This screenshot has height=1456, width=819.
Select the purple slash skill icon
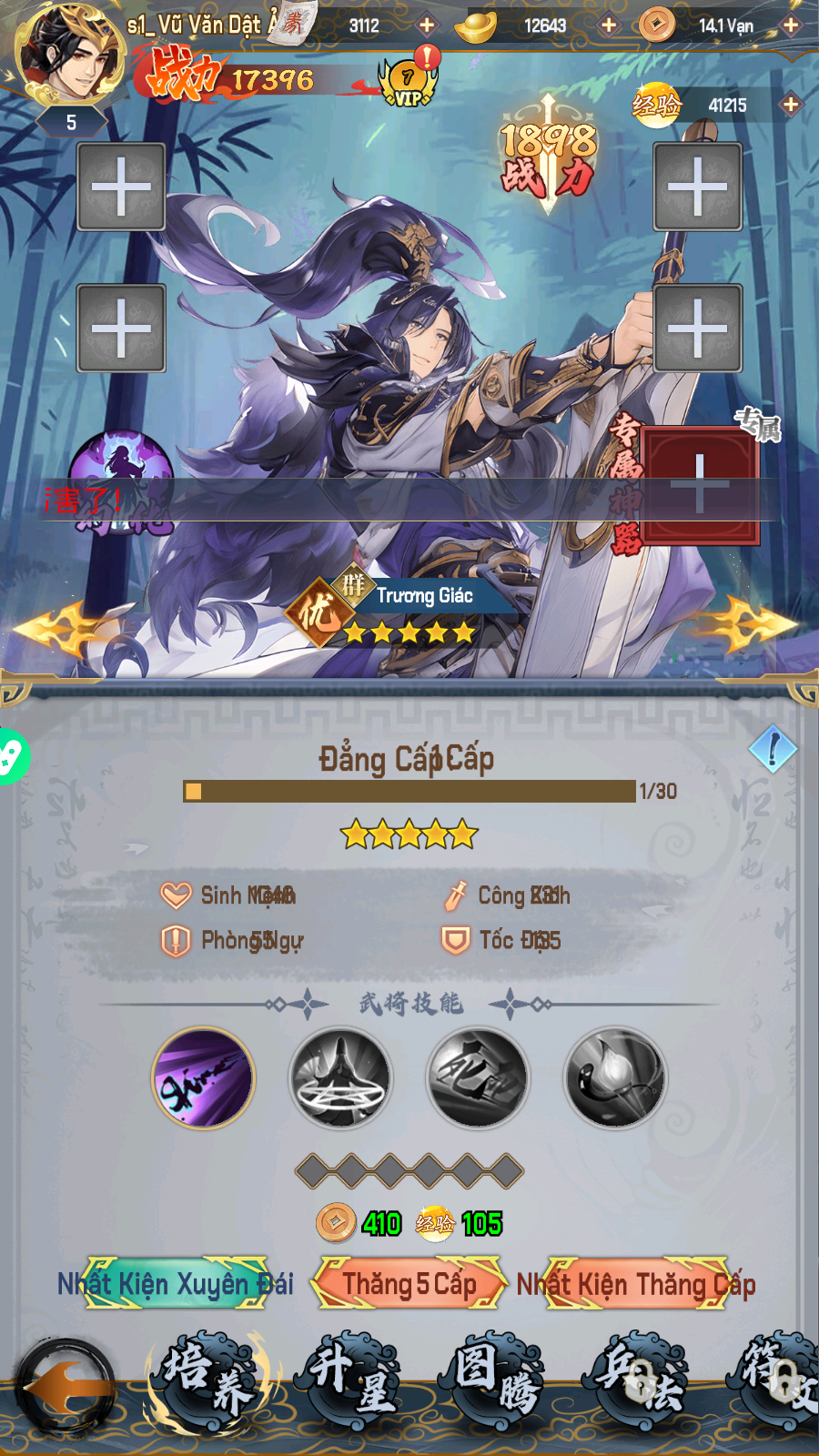(x=203, y=1078)
